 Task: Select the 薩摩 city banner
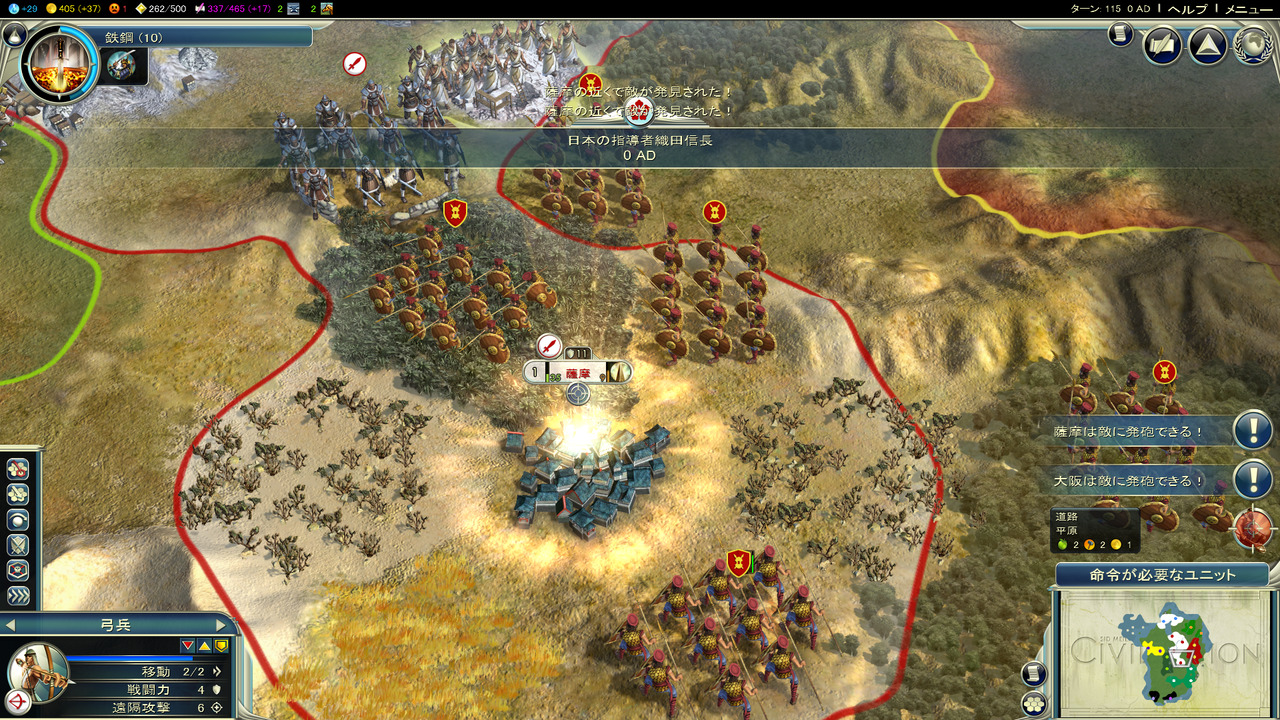click(578, 372)
